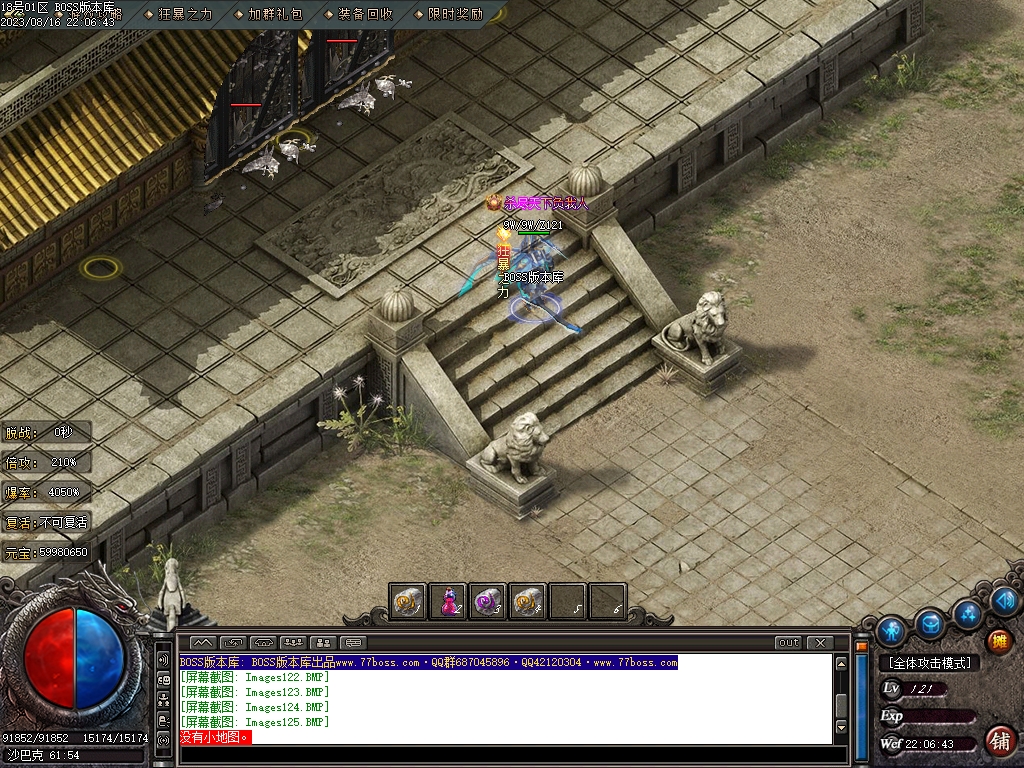Toggle sound with the speaker icon
The width and height of the screenshot is (1024, 768).
(x=1006, y=601)
